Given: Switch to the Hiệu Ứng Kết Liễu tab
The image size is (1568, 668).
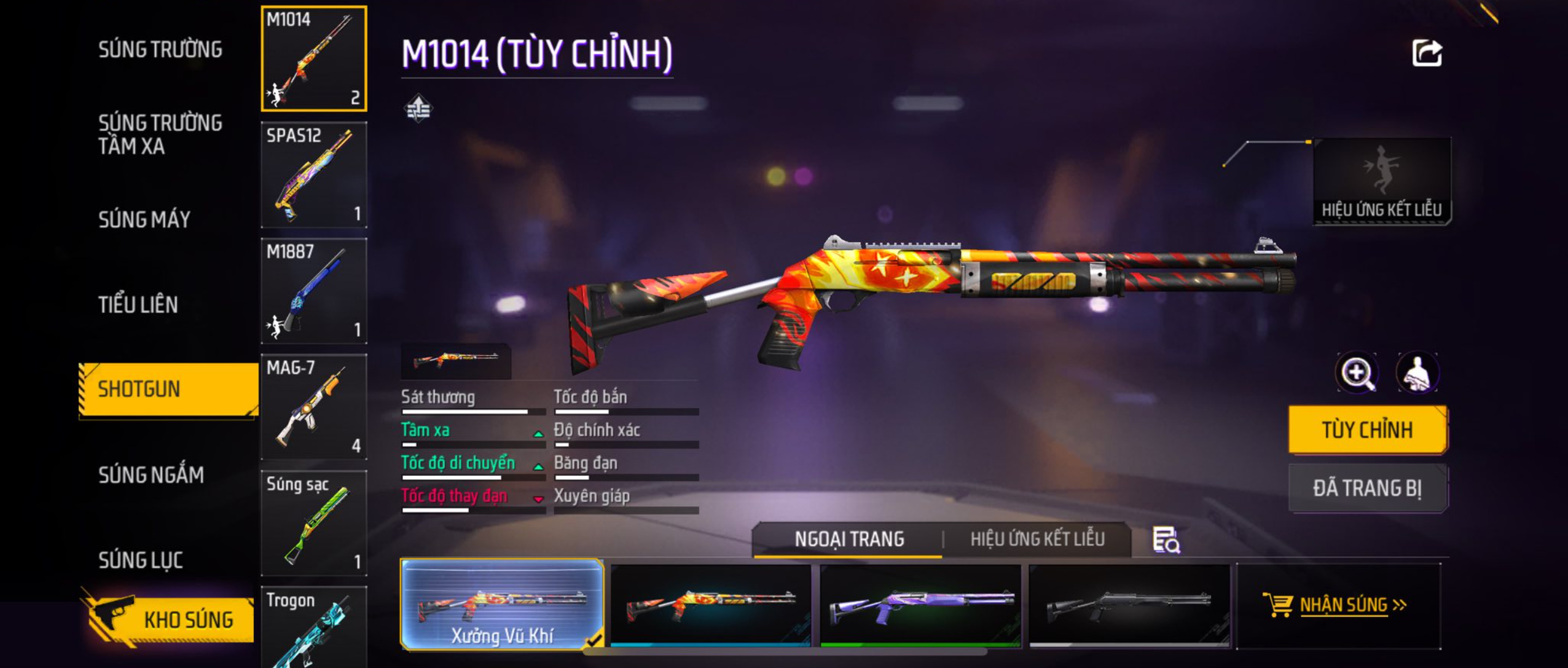Looking at the screenshot, I should [x=1037, y=539].
